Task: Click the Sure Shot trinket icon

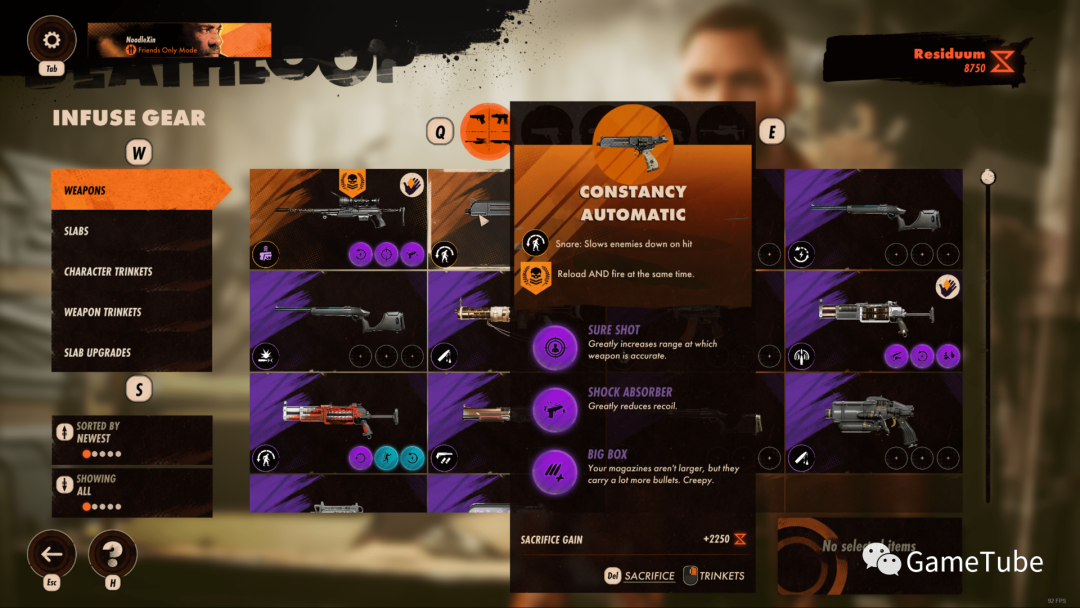Action: click(555, 346)
